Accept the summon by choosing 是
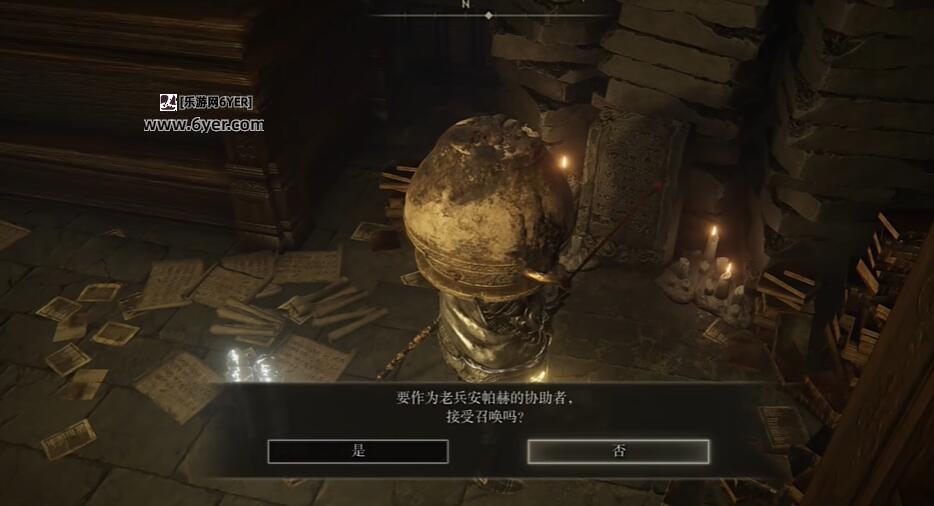934x506 pixels. pos(358,451)
